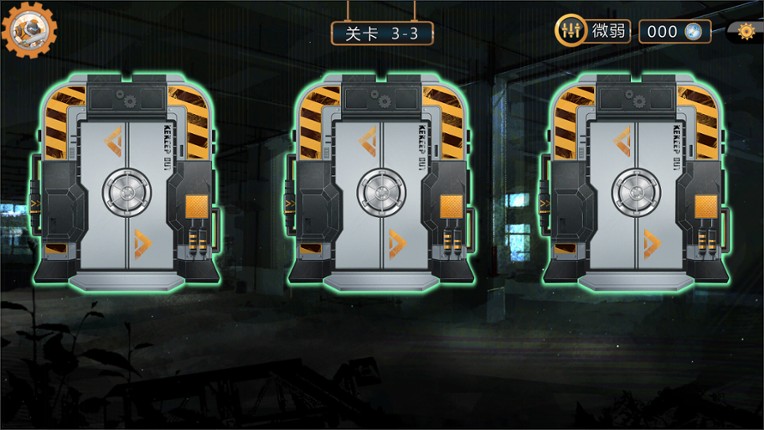The height and width of the screenshot is (430, 764).
Task: Open settings via the small sun-shaped gear
Action: [x=745, y=31]
